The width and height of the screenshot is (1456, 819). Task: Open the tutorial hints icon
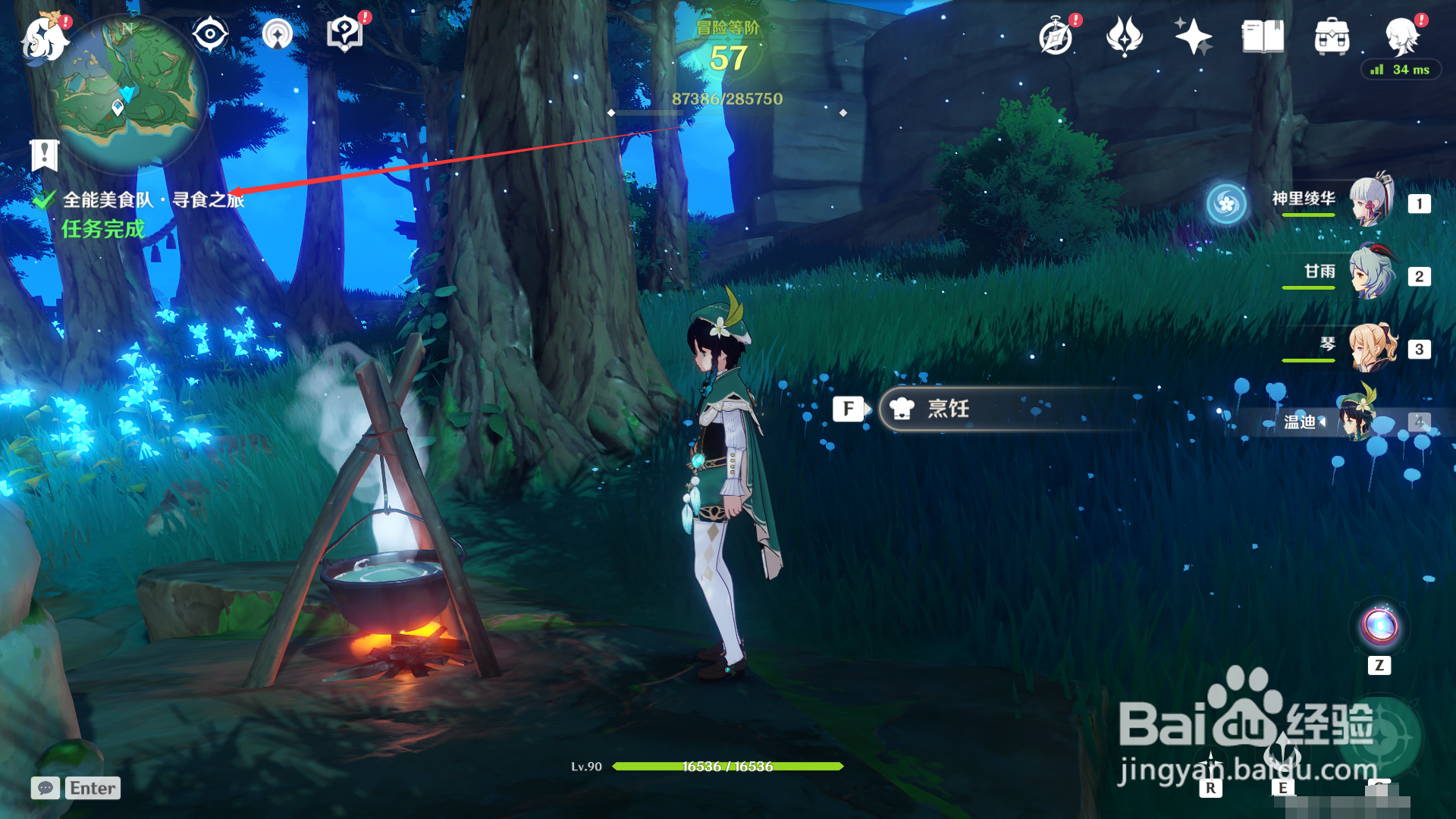pyautogui.click(x=344, y=35)
